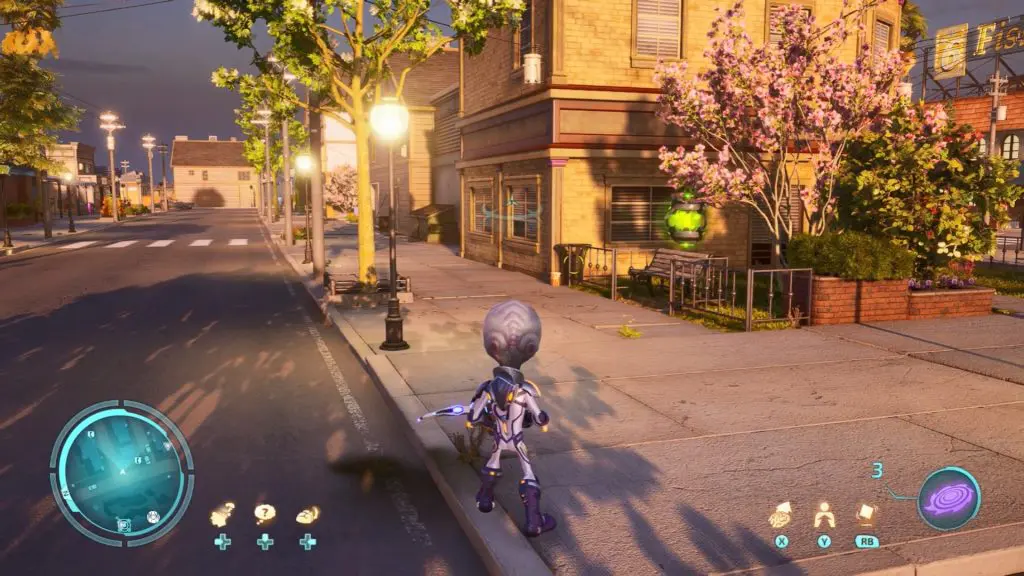Use the body snatch person icon
The height and width of the screenshot is (576, 1024).
pyautogui.click(x=824, y=515)
